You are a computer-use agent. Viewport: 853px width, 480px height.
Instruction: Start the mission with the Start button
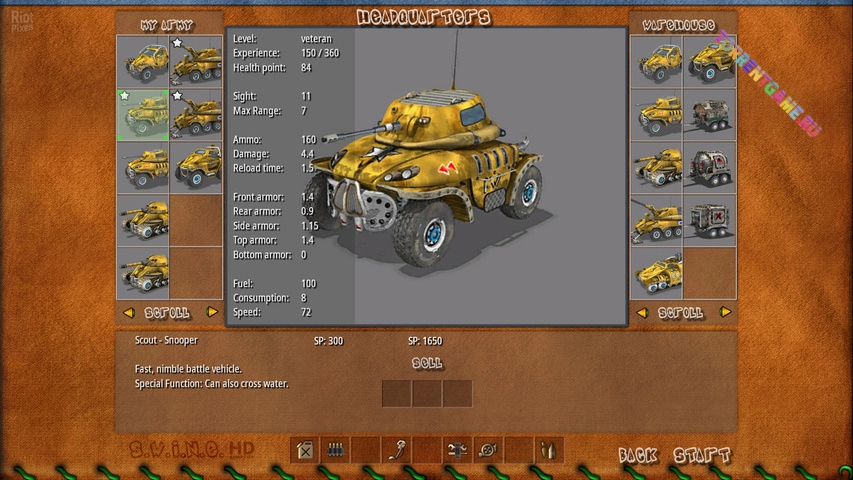[701, 456]
